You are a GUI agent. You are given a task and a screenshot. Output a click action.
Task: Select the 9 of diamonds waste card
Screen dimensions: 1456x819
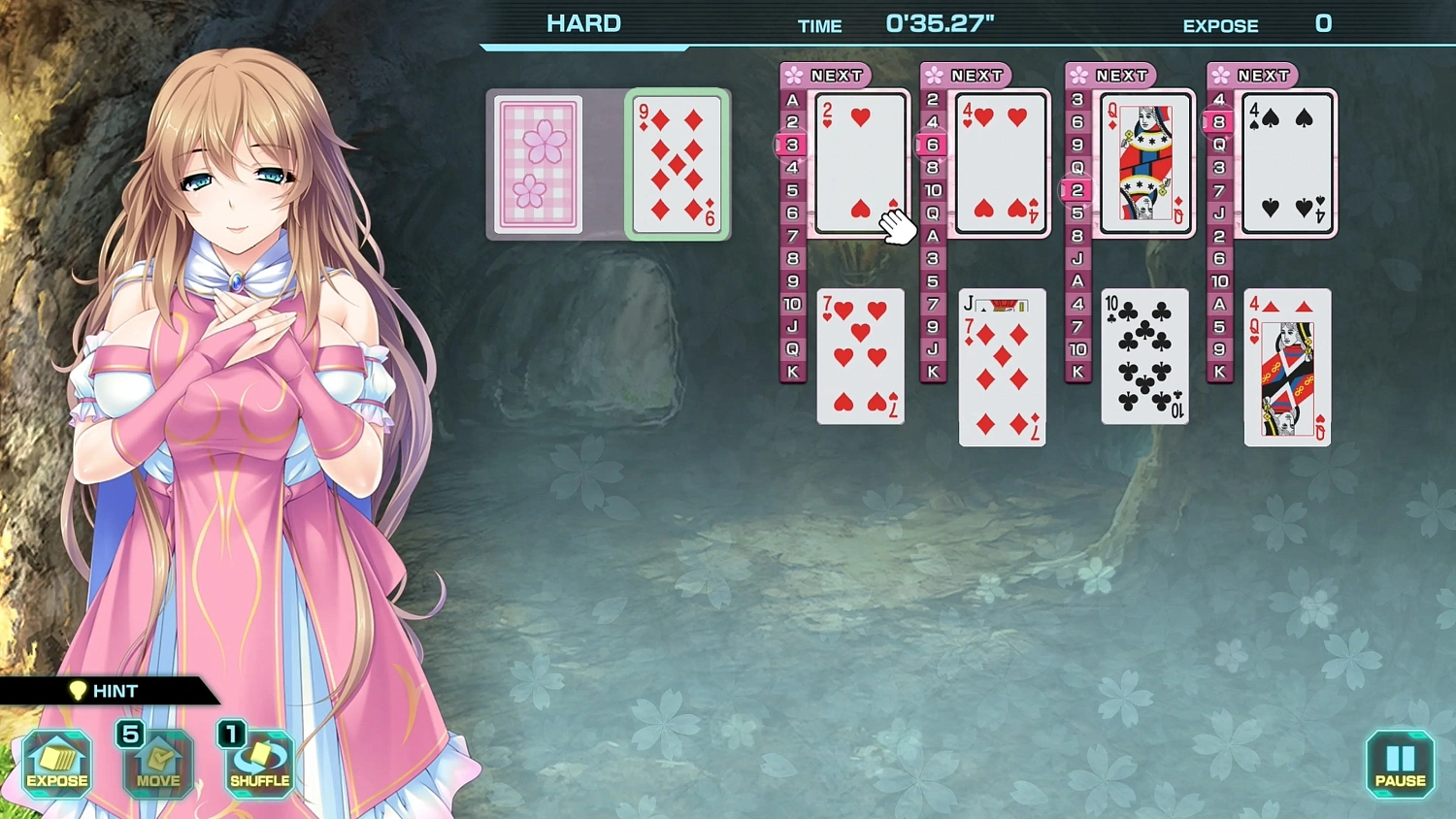tap(677, 165)
